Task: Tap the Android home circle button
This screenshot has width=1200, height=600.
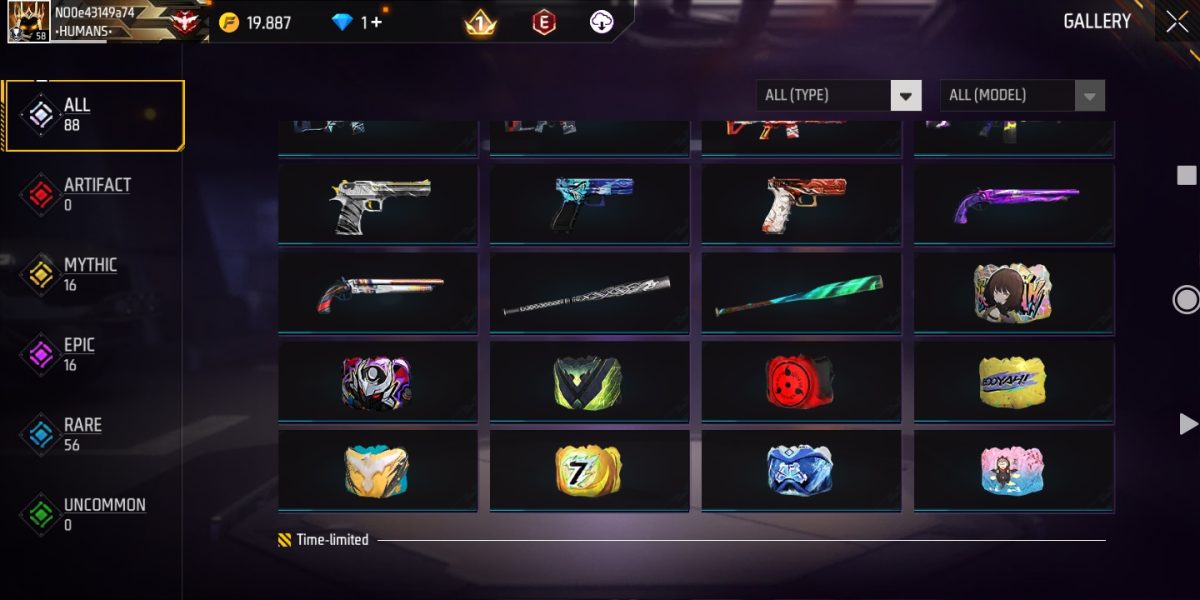Action: 1186,300
